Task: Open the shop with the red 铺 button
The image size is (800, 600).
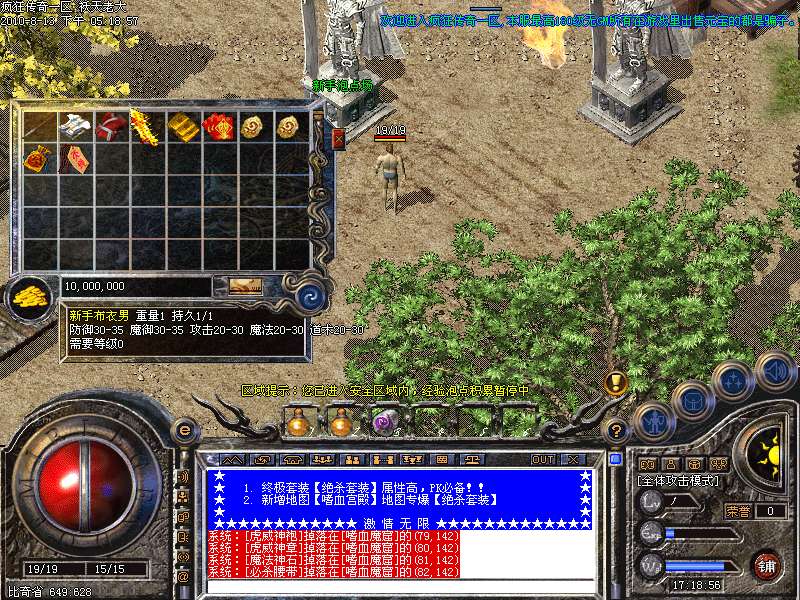Action: [767, 565]
